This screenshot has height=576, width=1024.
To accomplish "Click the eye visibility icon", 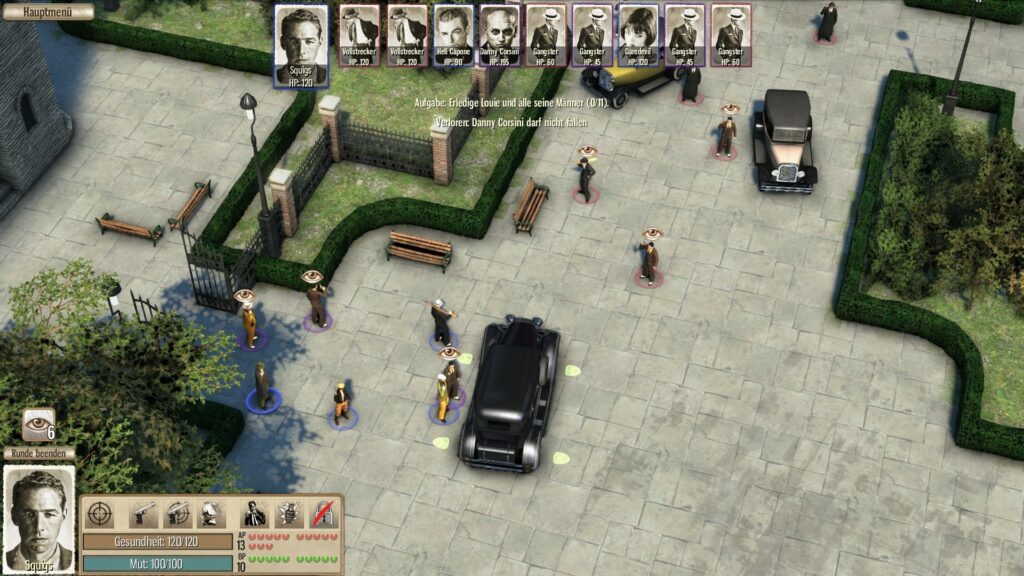I will (39, 423).
